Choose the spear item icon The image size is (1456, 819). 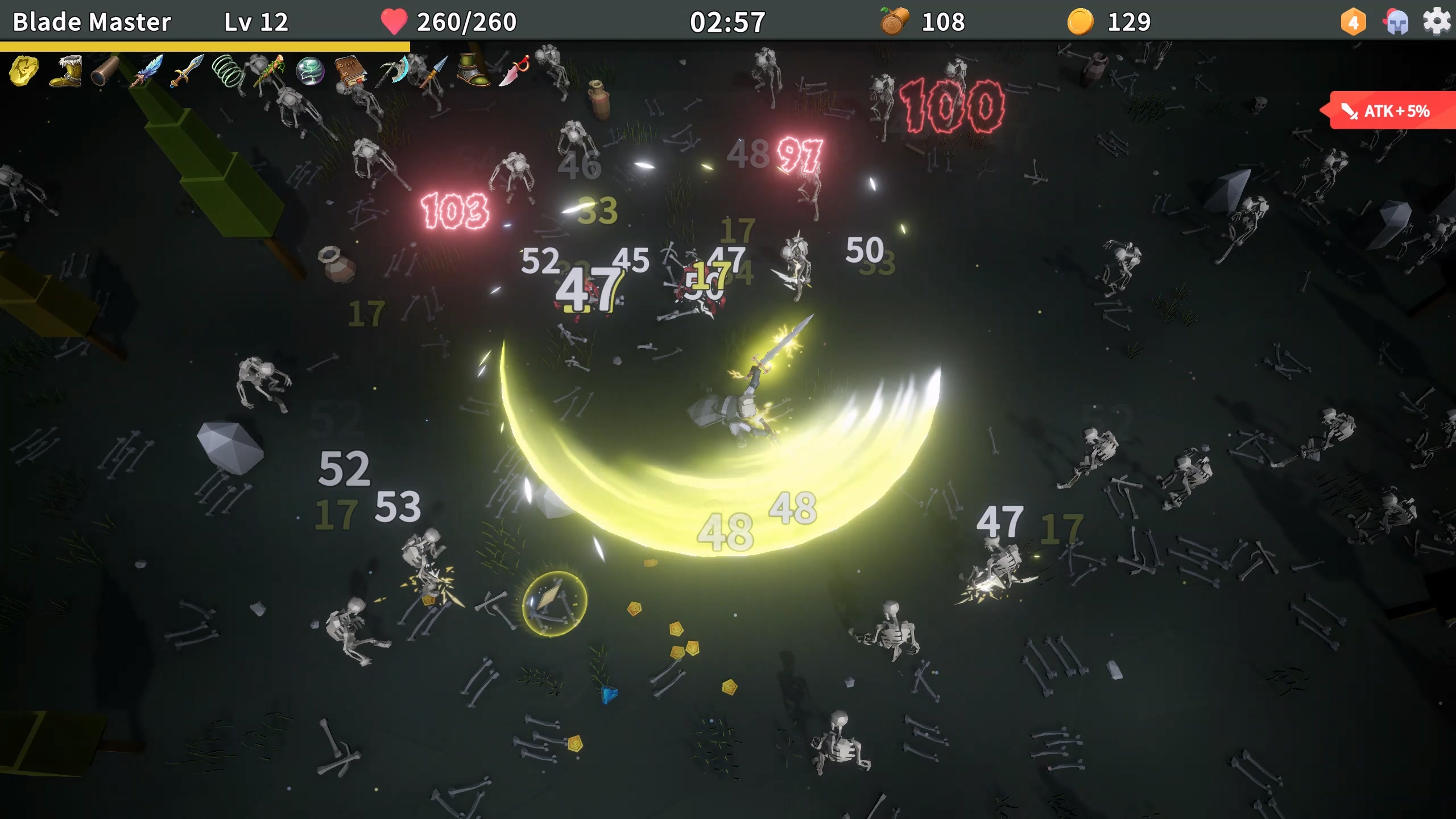pyautogui.click(x=435, y=71)
